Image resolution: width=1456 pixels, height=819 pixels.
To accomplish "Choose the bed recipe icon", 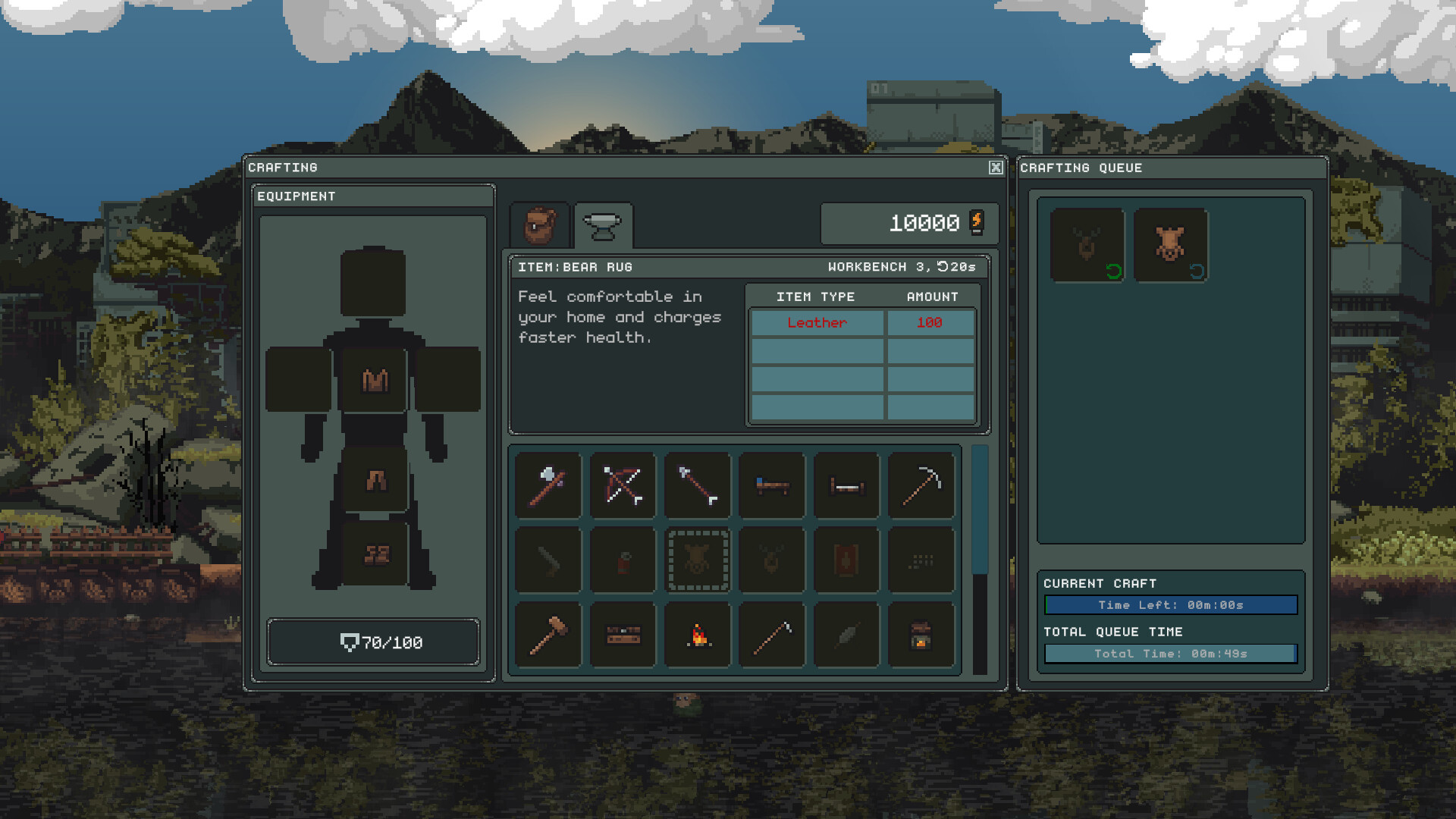I will click(771, 485).
